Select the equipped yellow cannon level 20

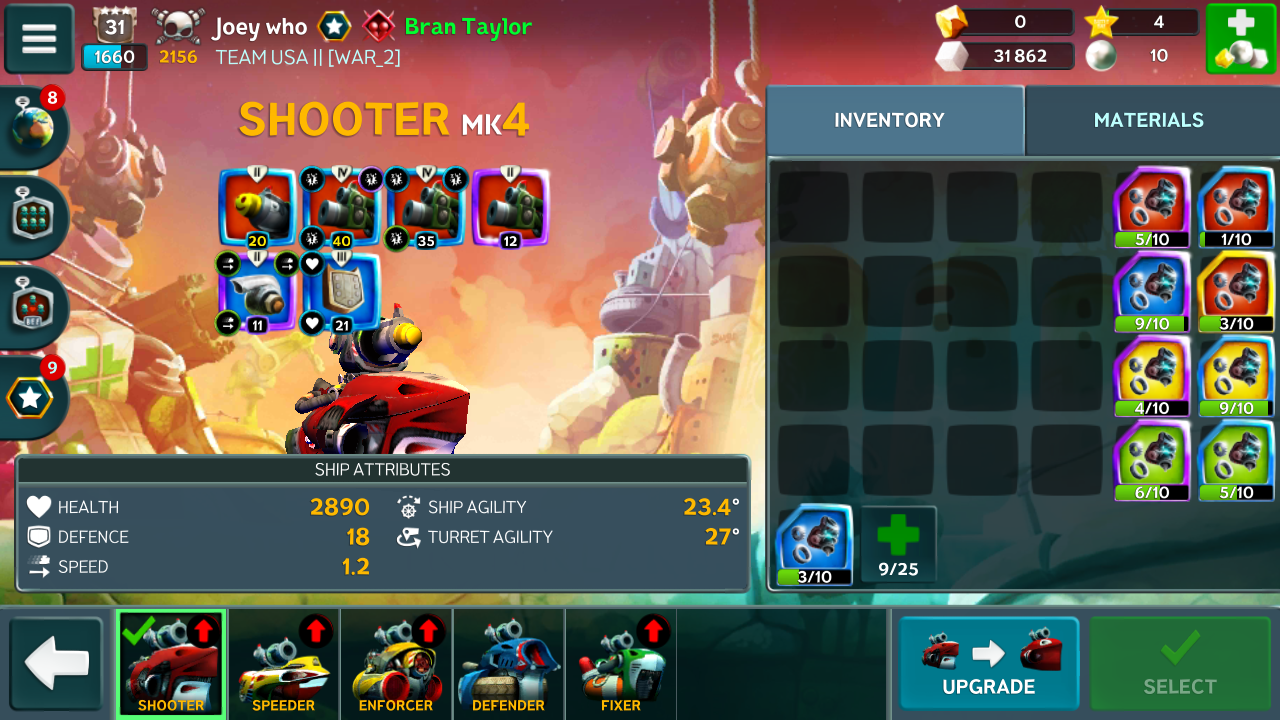(x=257, y=207)
